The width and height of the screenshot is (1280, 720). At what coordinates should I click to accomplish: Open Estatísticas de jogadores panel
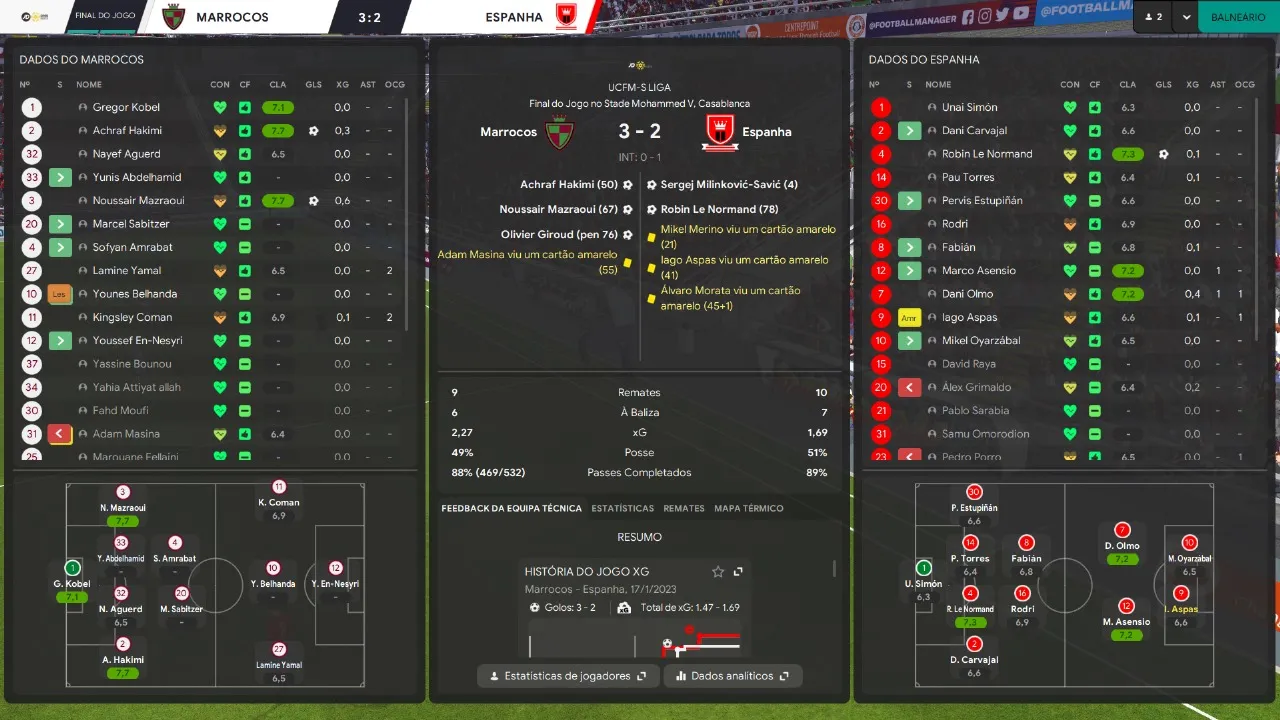point(568,676)
